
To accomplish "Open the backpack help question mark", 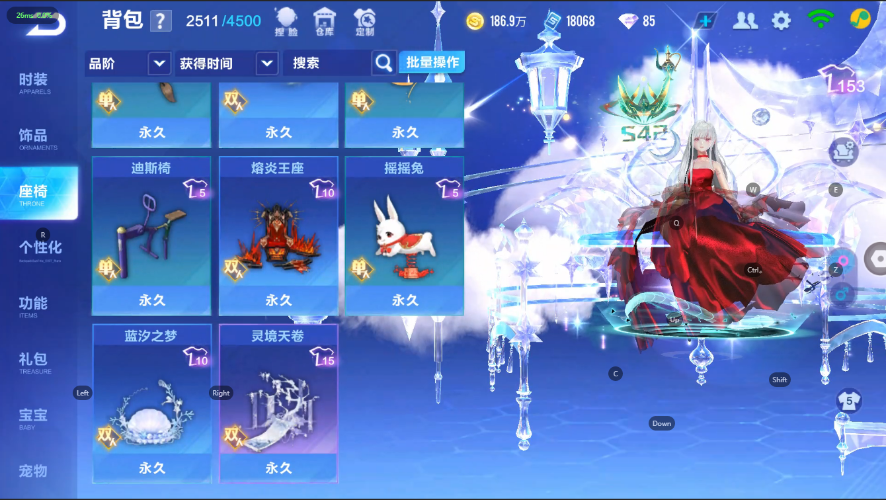I will [x=161, y=21].
